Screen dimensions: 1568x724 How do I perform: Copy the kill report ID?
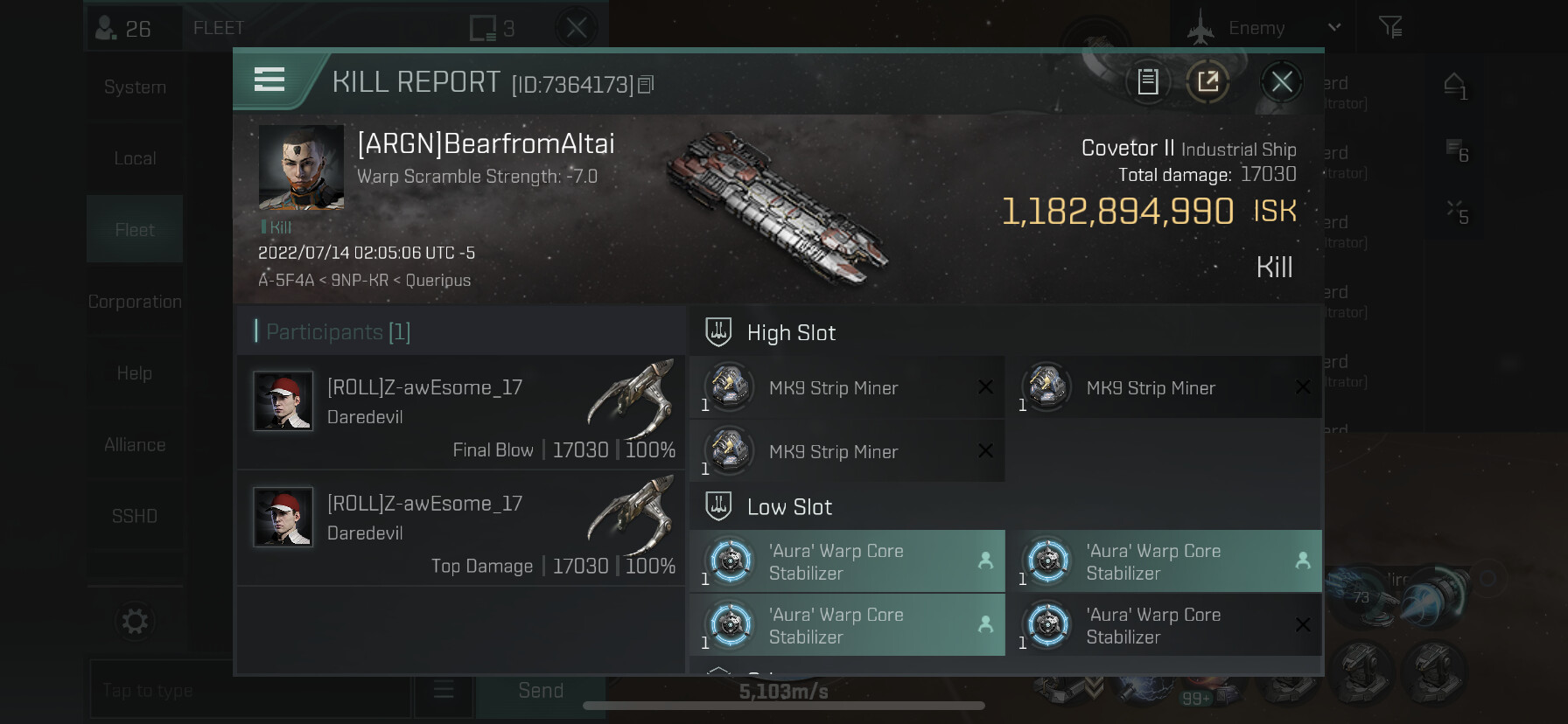pyautogui.click(x=646, y=85)
